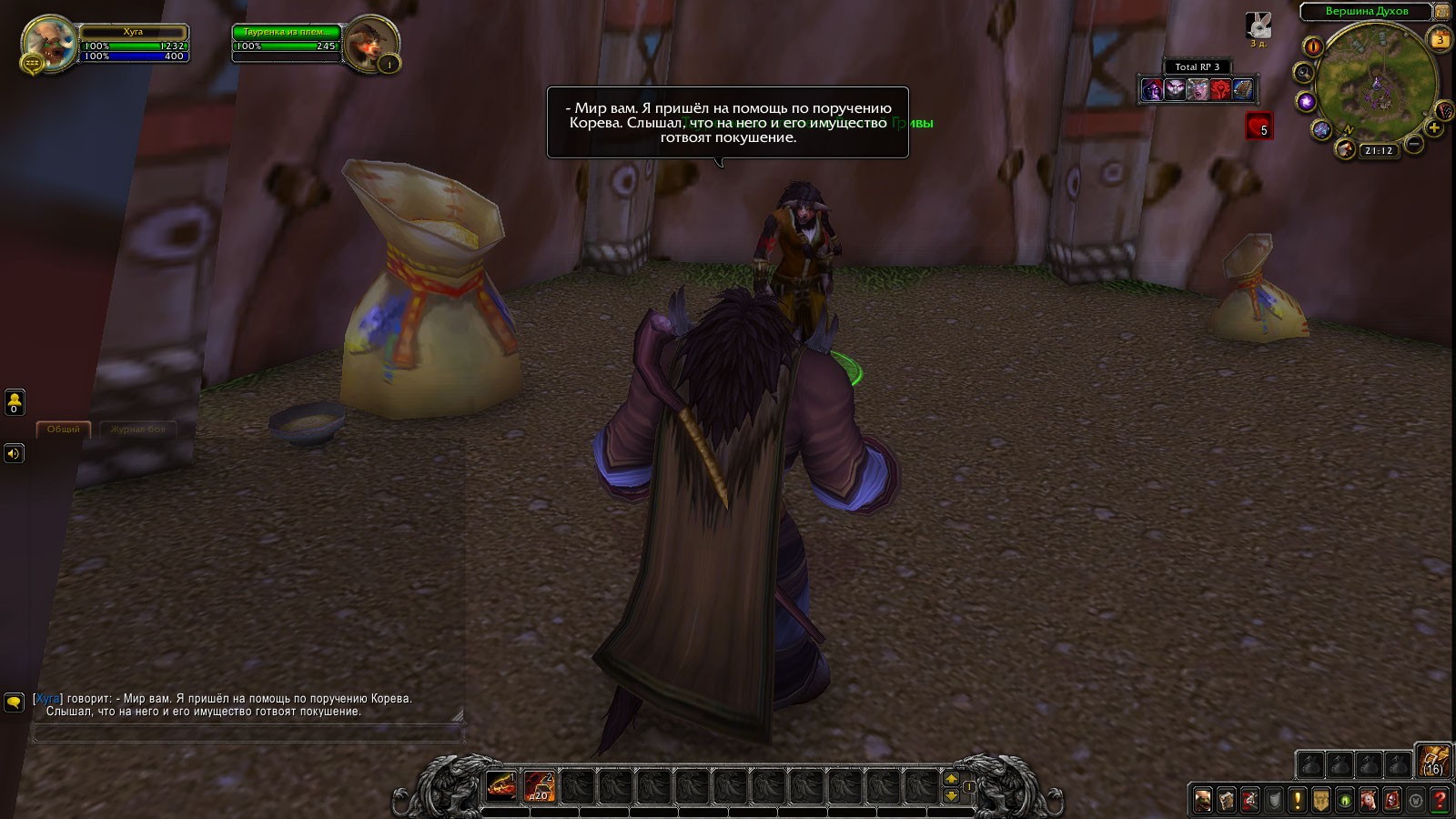The image size is (1456, 819).
Task: Open the mounts collection horse button
Action: point(1369,800)
